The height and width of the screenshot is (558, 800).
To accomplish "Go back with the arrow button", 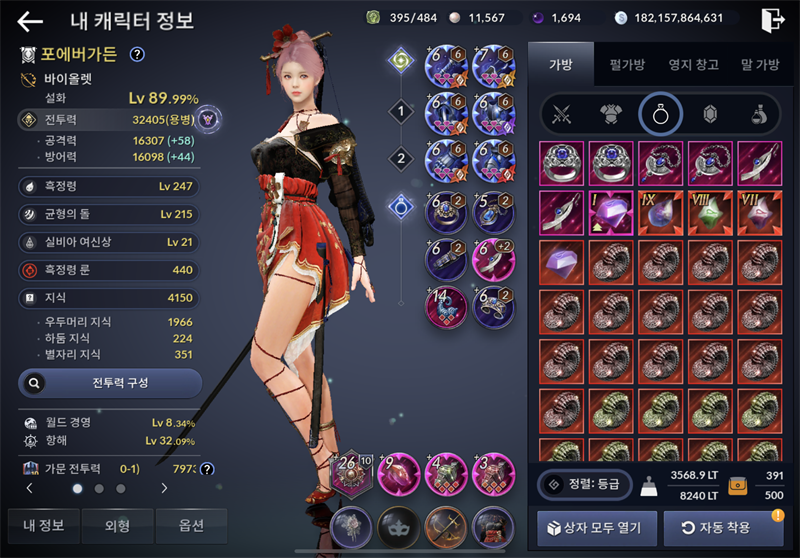I will [30, 21].
